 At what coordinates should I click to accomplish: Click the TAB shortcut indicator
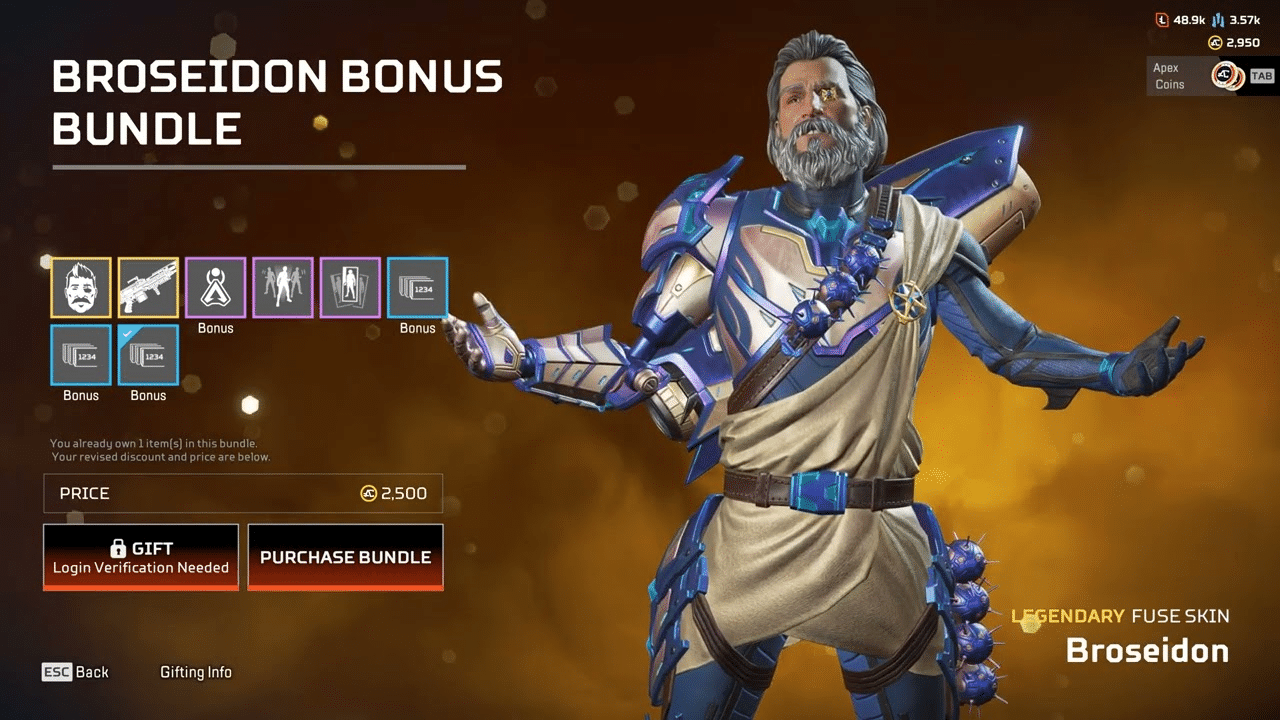(1261, 75)
